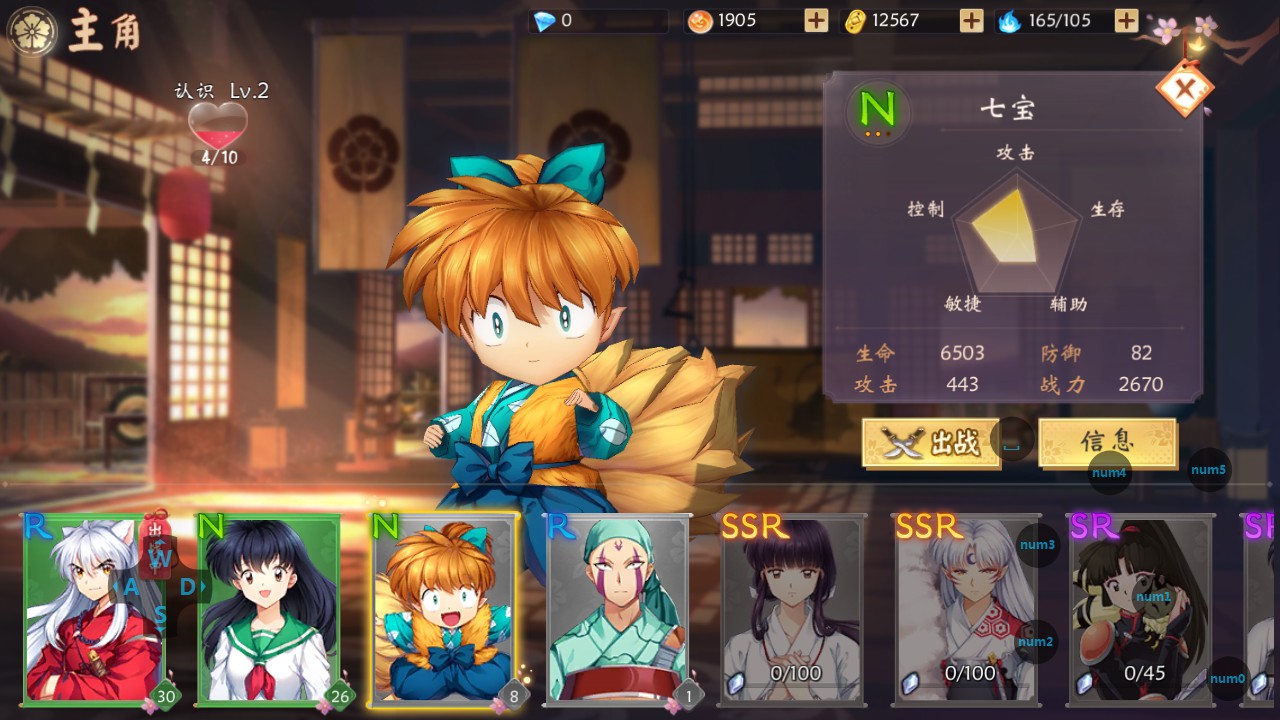This screenshot has height=720, width=1280.
Task: Close the character panel with the X
Action: point(1185,90)
